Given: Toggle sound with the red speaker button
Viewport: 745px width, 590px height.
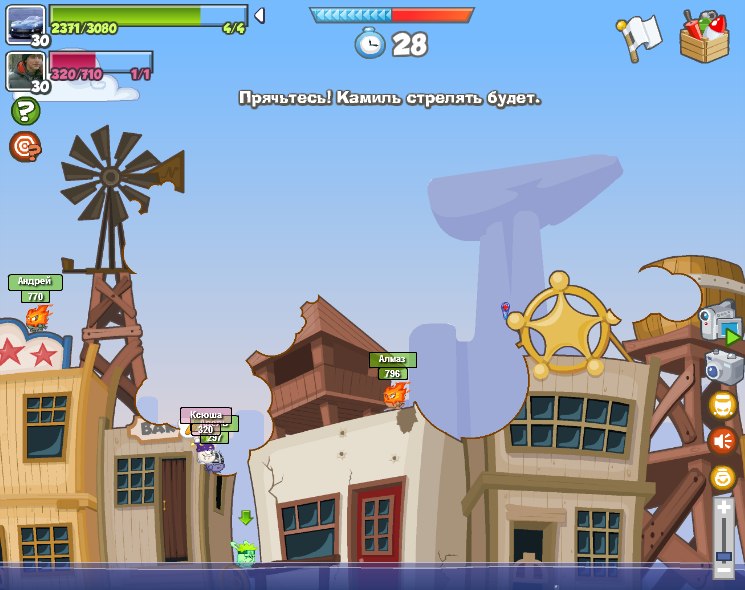Looking at the screenshot, I should tap(723, 441).
